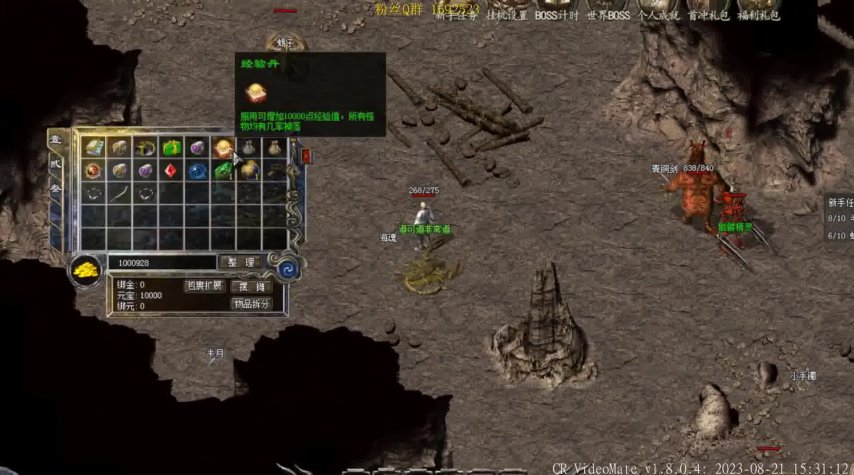
Task: Select the blue swirl item in bag
Action: [x=197, y=170]
